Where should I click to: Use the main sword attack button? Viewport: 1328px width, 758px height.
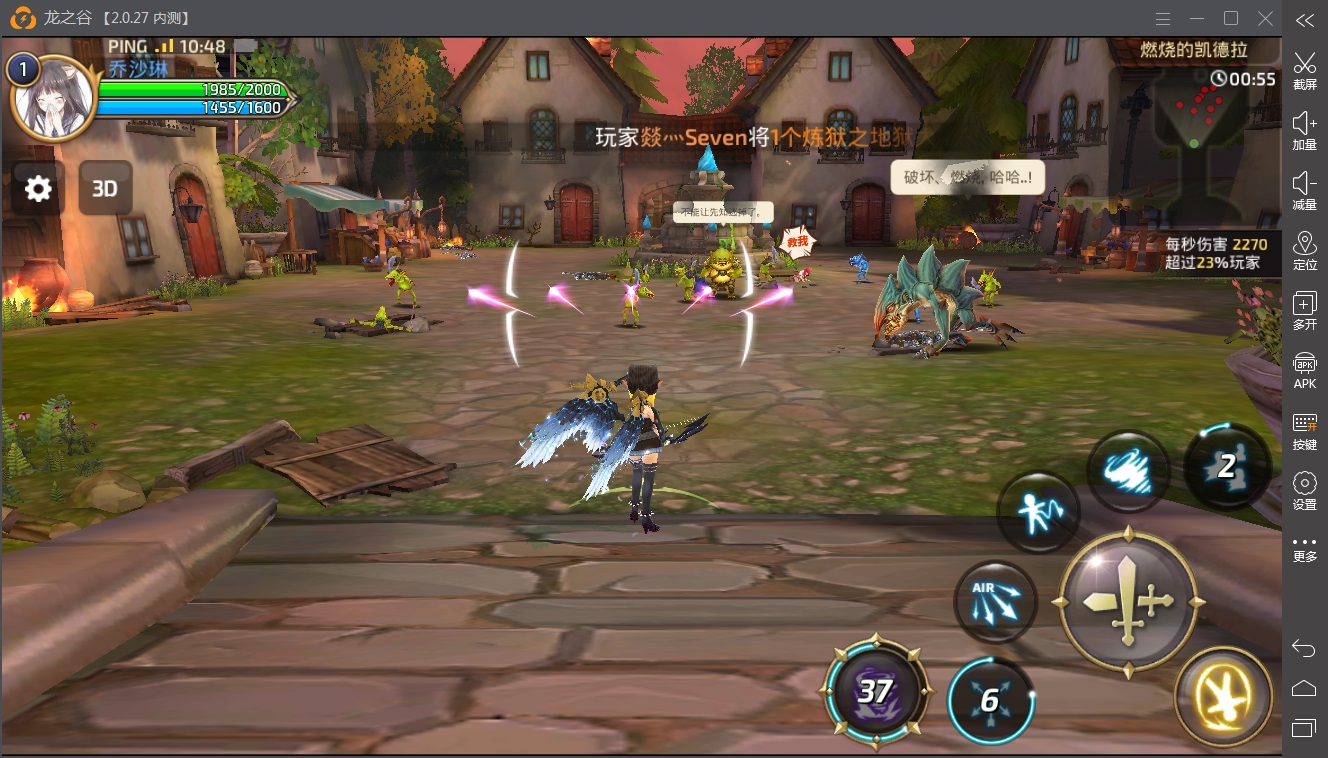[1128, 603]
